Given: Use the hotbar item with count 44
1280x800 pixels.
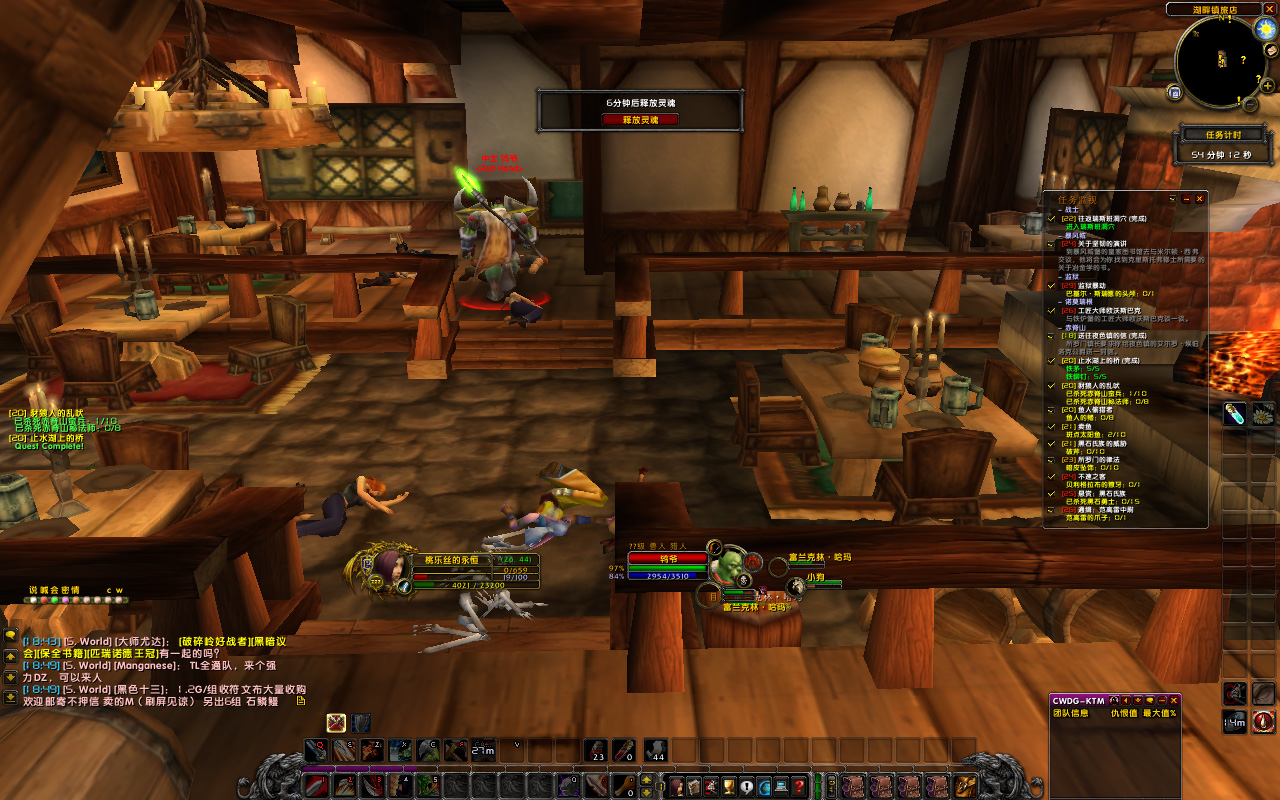Looking at the screenshot, I should [x=656, y=750].
